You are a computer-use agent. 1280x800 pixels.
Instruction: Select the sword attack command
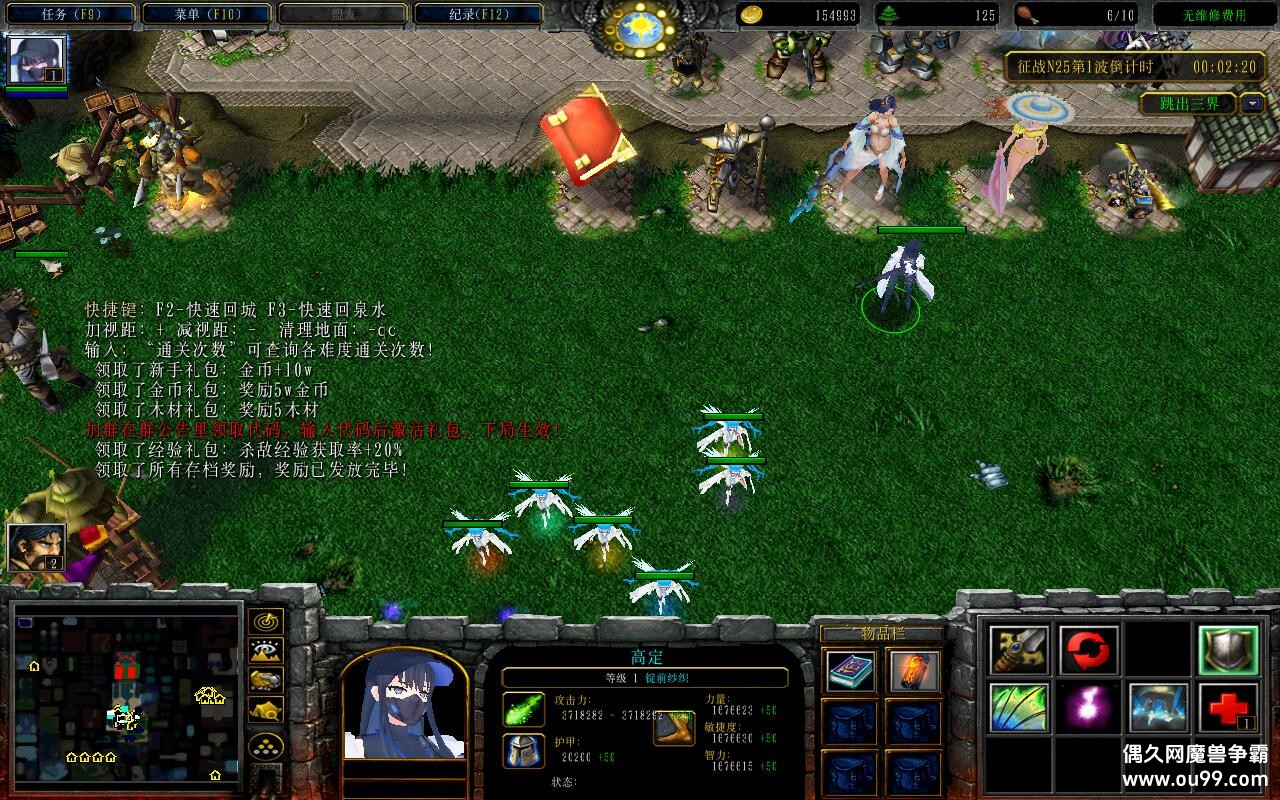(1019, 651)
